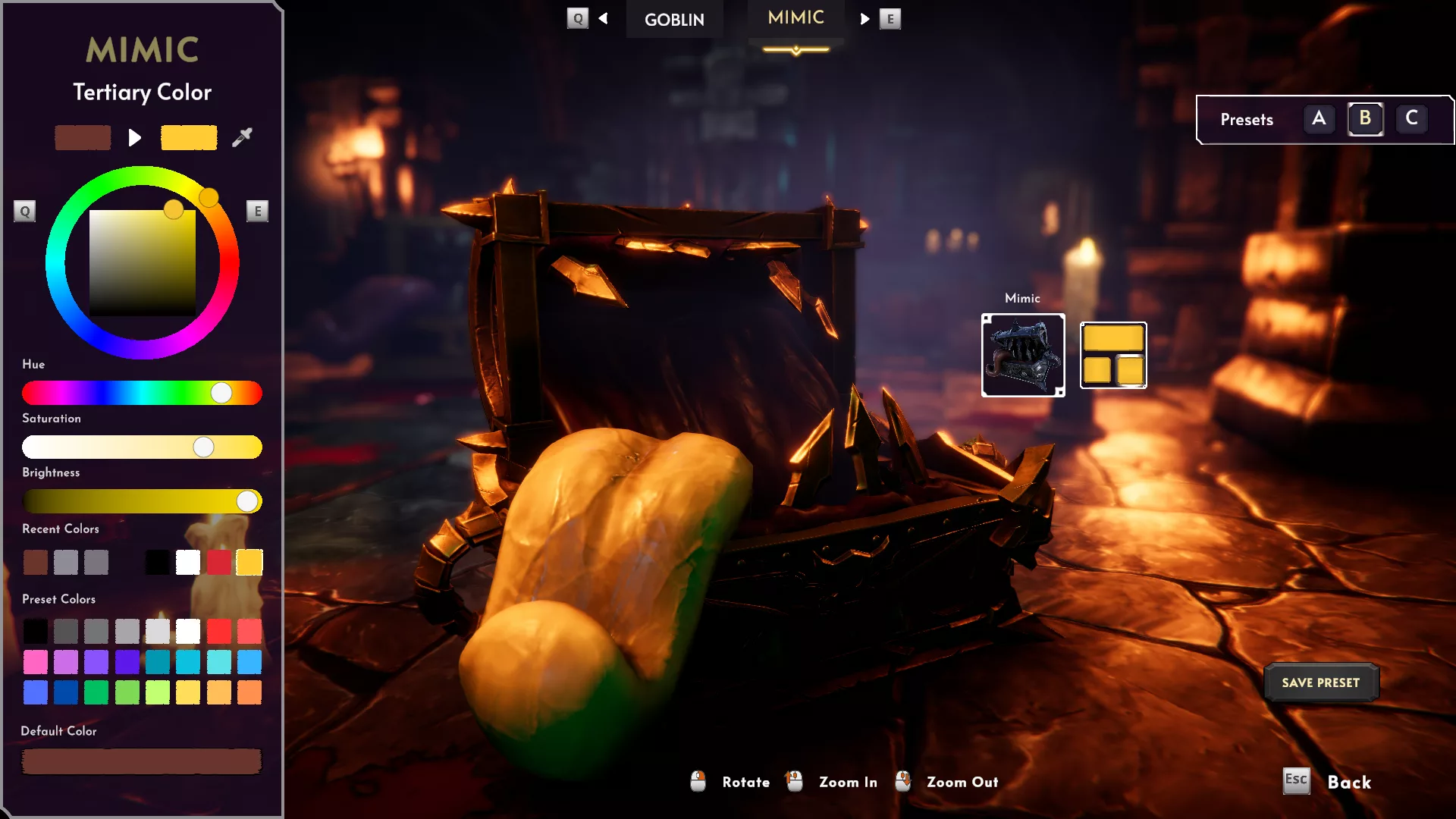This screenshot has width=1456, height=819.
Task: Choose preset B
Action: pos(1365,118)
